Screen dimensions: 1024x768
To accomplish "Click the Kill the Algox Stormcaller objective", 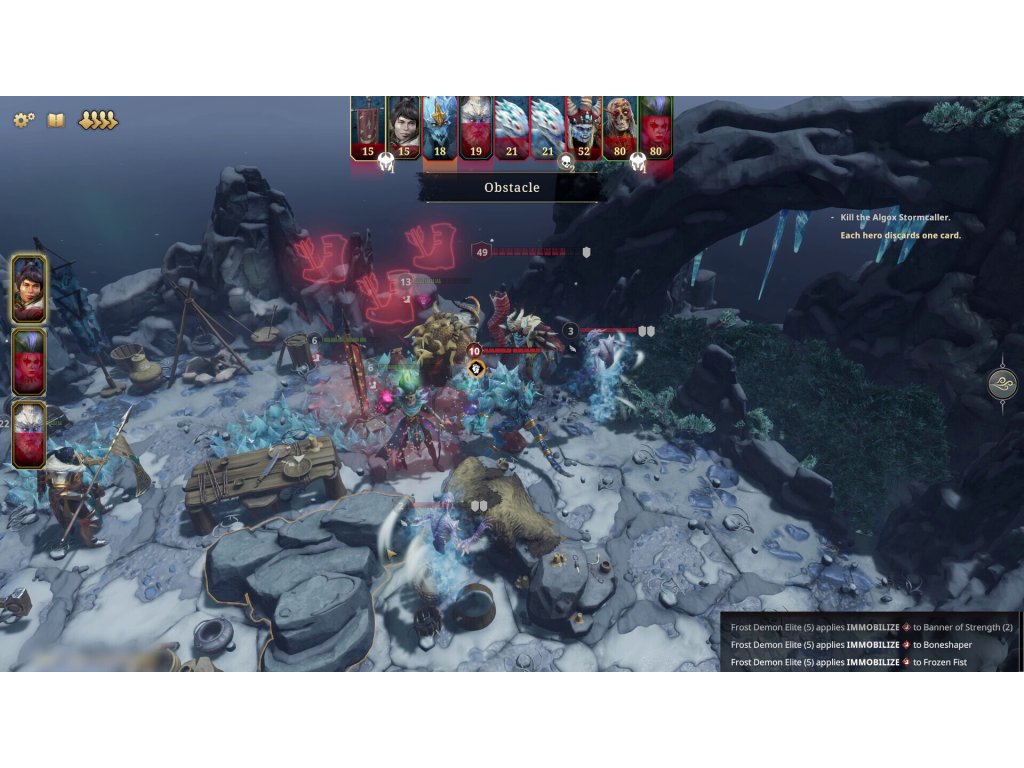I will click(895, 217).
